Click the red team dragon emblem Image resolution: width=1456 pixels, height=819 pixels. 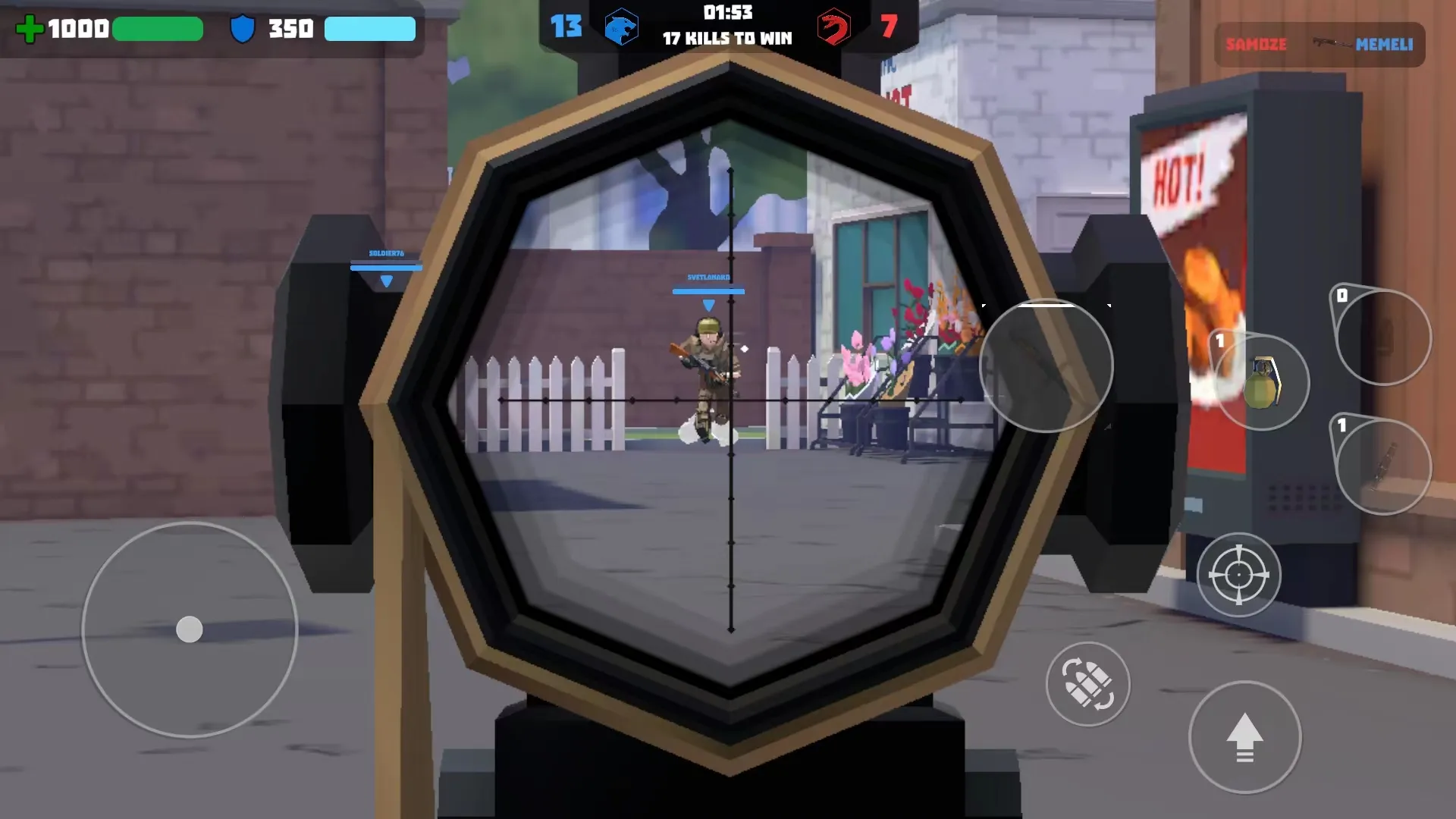tap(834, 27)
